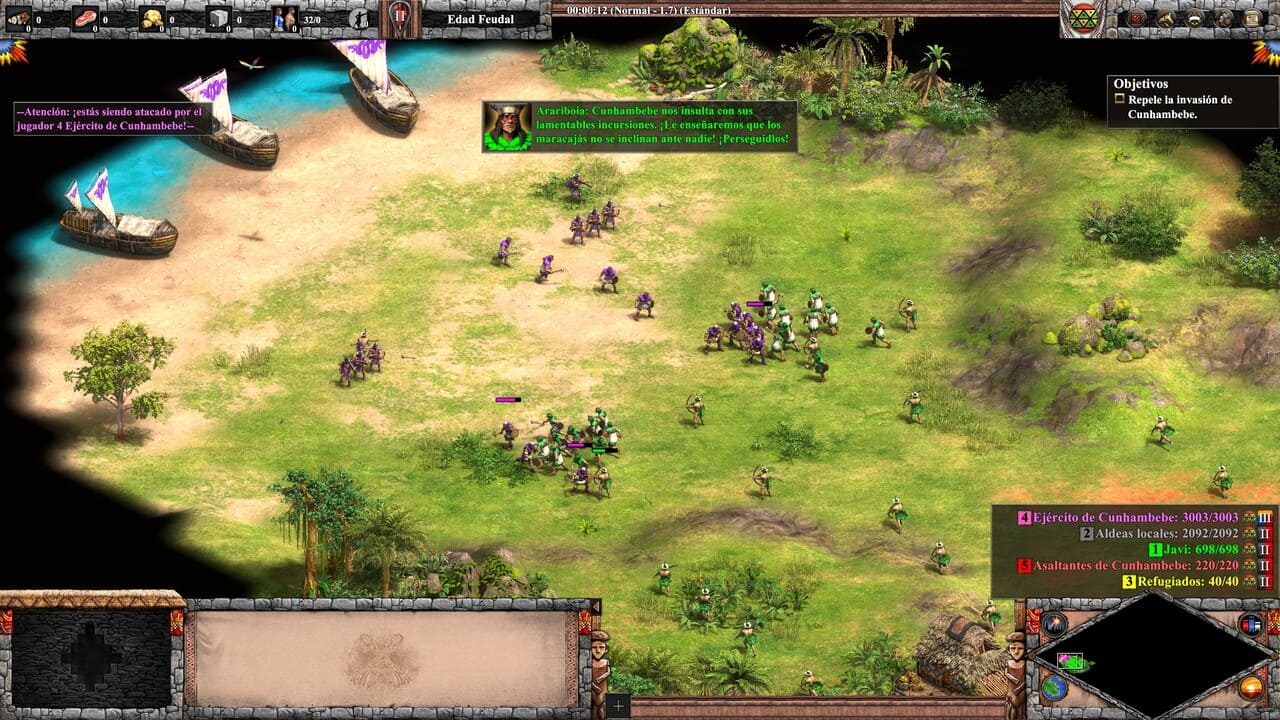The width and height of the screenshot is (1280, 720).
Task: Click the chat speech-bubbles icon in top bar
Action: point(1224,18)
